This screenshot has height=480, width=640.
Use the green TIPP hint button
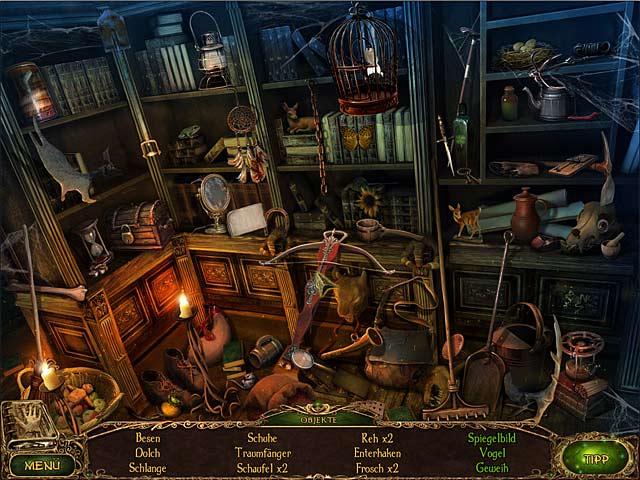pyautogui.click(x=595, y=458)
